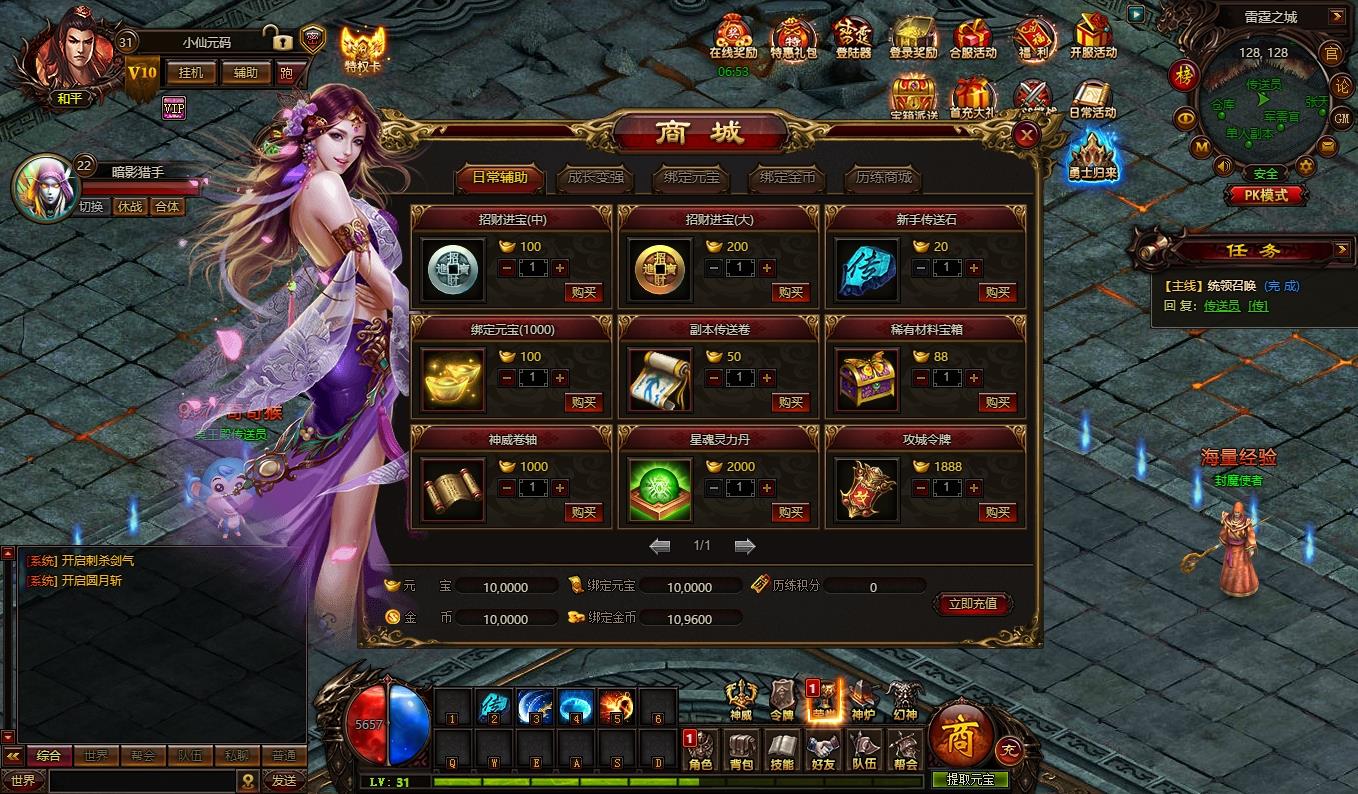Open the 绑定元宝 shop tab
This screenshot has width=1358, height=794.
692,179
